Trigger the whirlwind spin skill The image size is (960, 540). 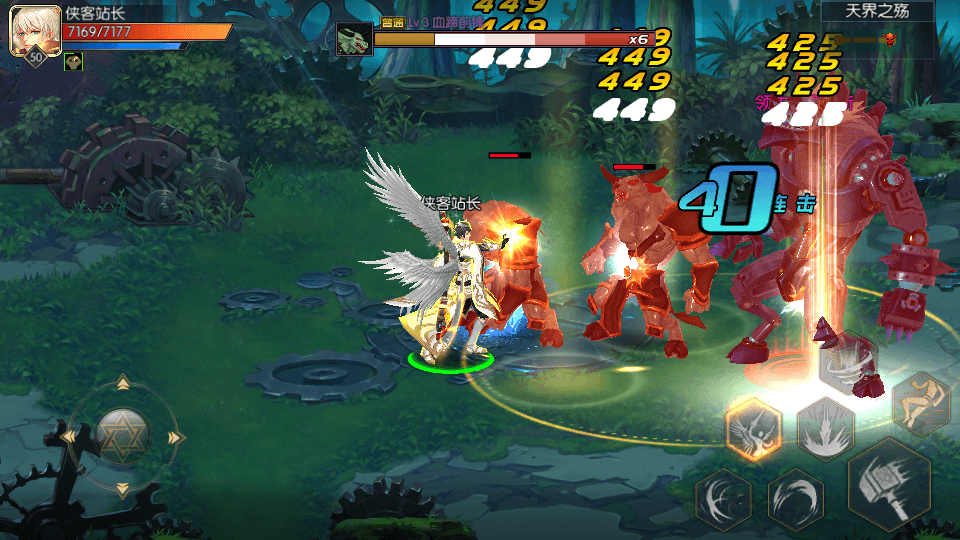[x=849, y=364]
